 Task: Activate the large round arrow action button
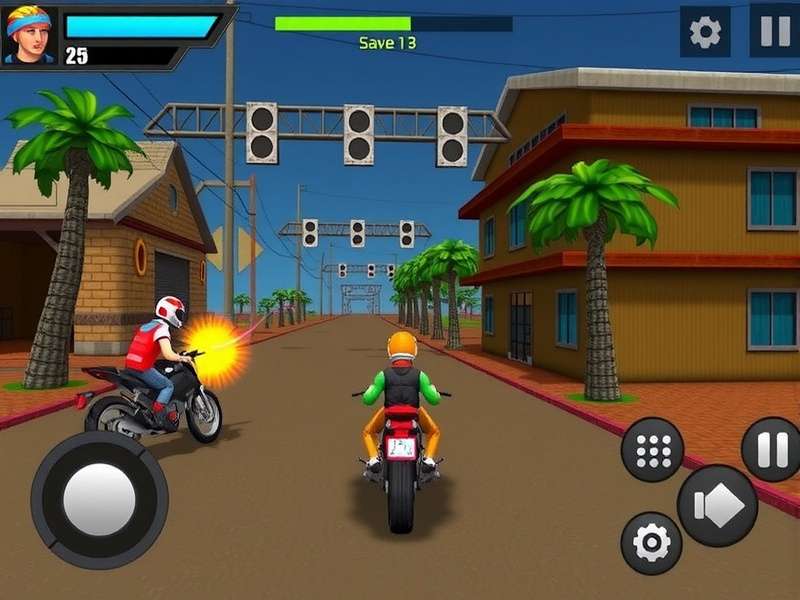point(717,505)
